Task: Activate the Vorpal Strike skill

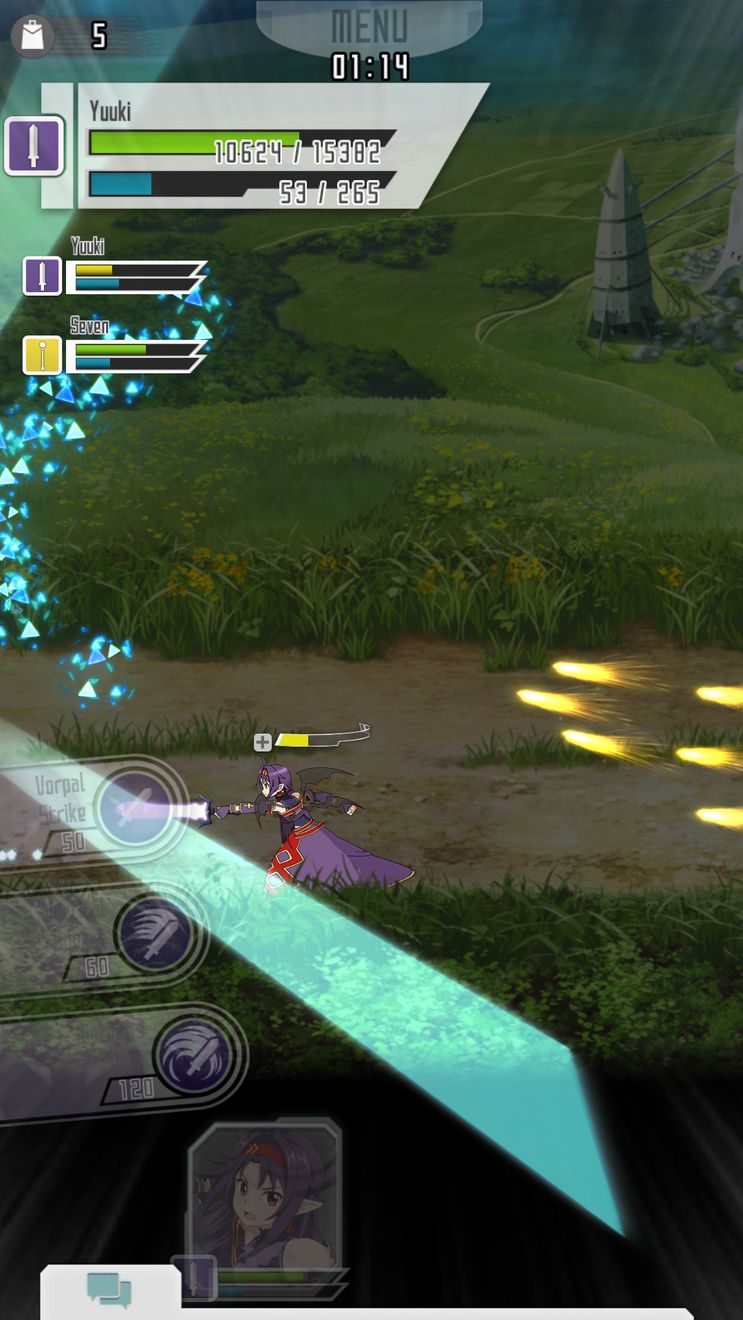Action: coord(137,807)
